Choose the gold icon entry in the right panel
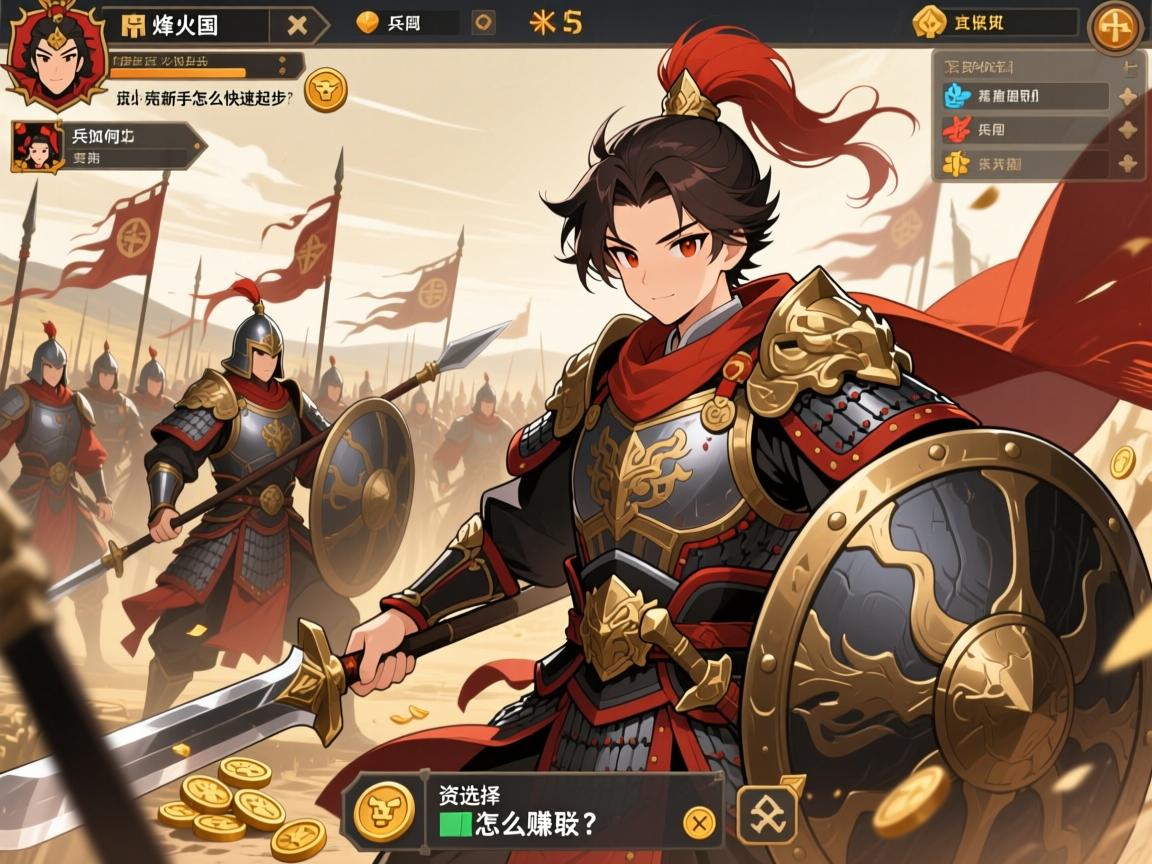Viewport: 1152px width, 864px height. [x=1025, y=163]
